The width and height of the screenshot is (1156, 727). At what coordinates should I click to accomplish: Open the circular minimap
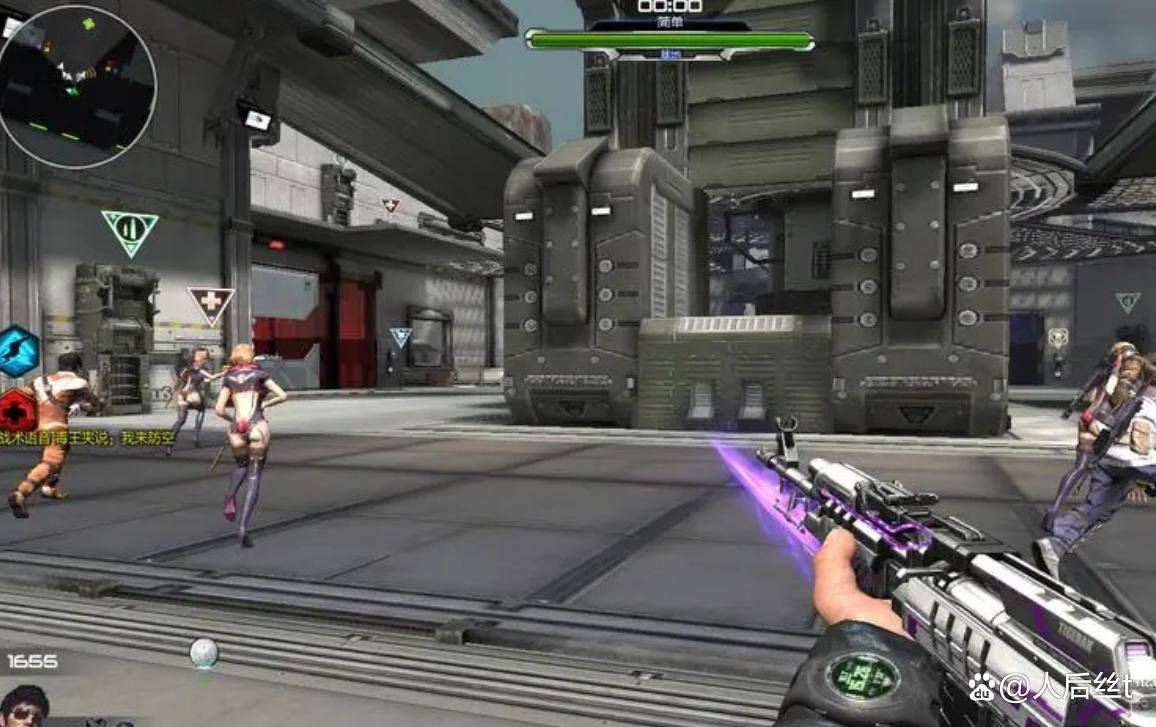click(x=77, y=86)
